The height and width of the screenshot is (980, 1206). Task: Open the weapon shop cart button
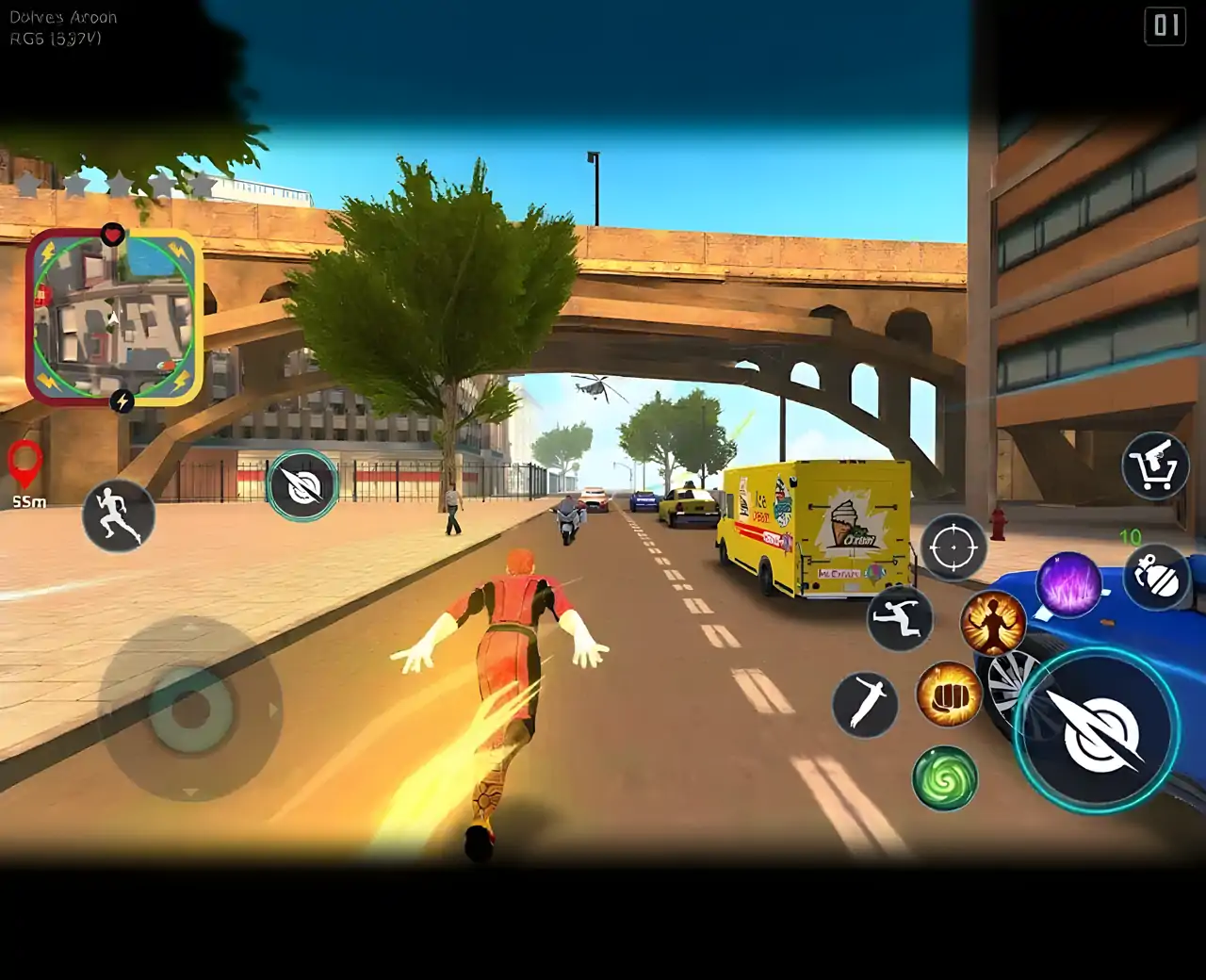point(1155,465)
